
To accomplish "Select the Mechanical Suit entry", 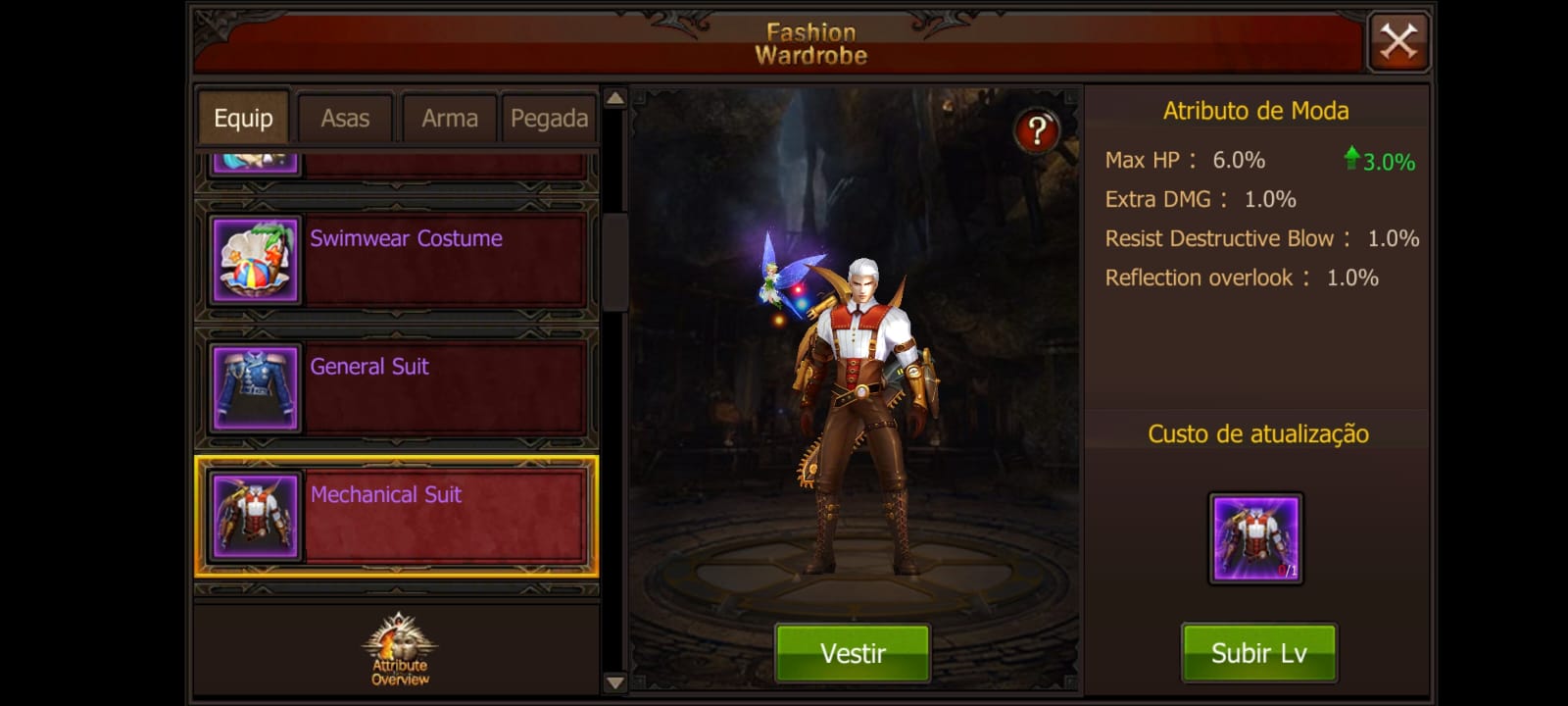I will click(397, 516).
